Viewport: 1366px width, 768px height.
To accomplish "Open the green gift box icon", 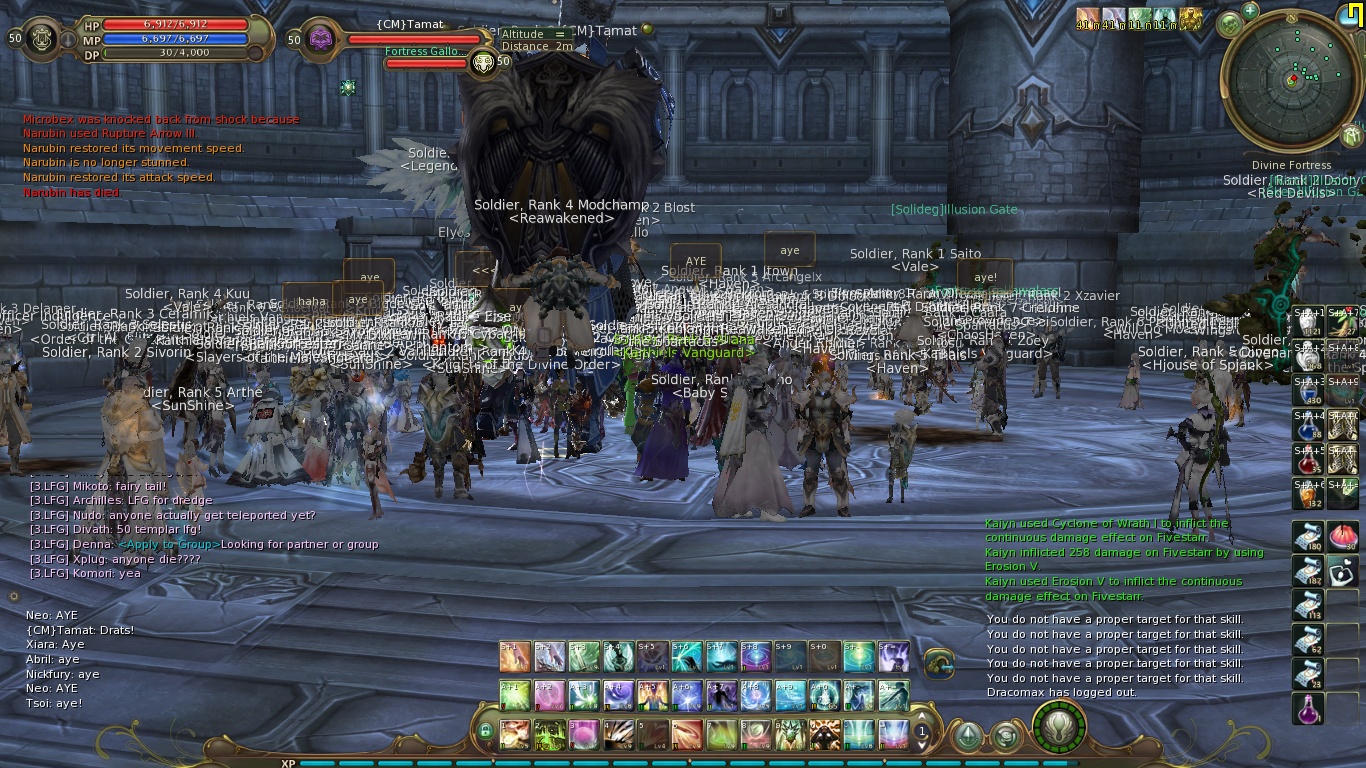I will [x=1352, y=134].
